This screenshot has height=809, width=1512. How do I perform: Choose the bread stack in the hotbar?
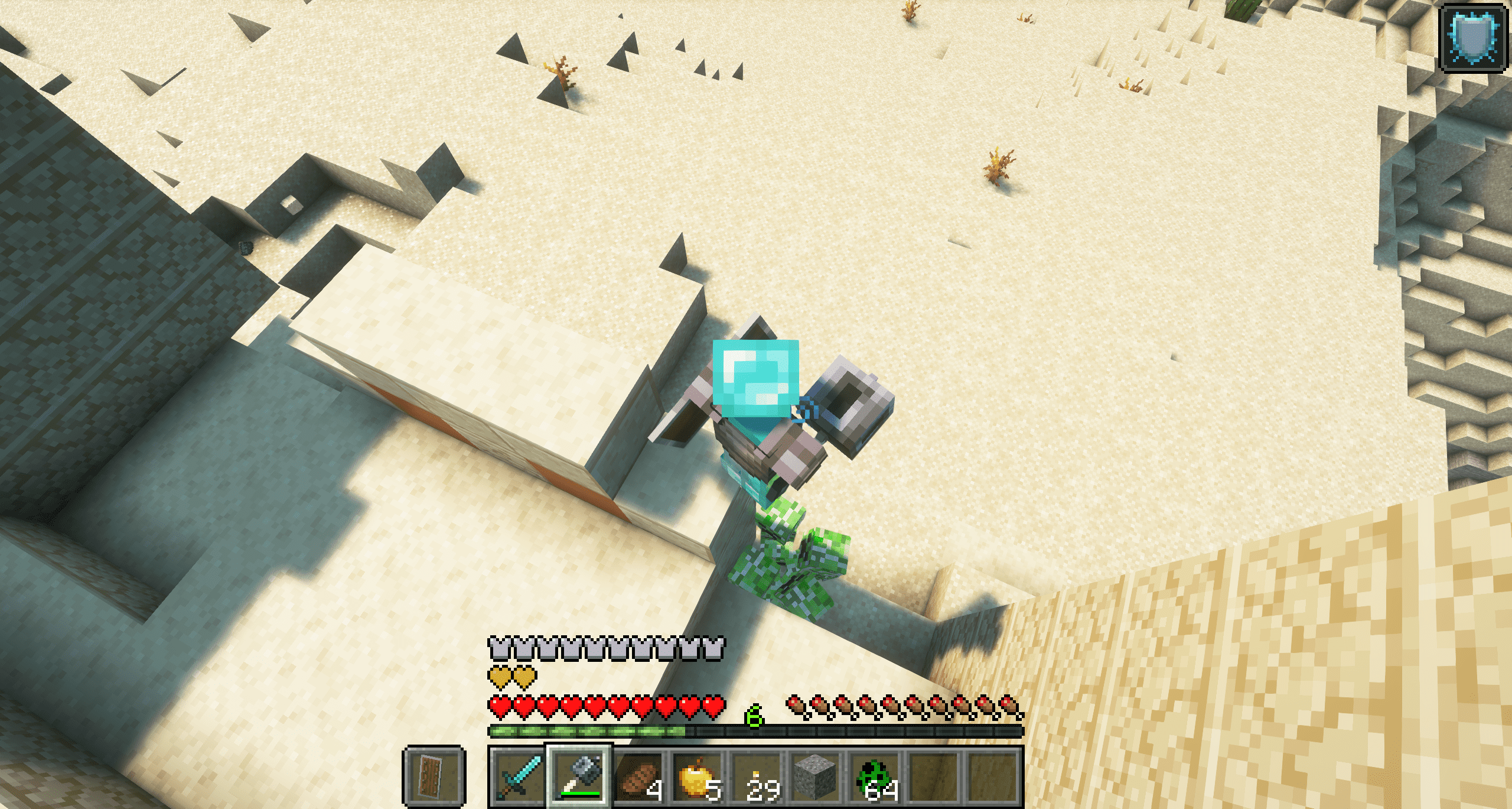(x=638, y=776)
